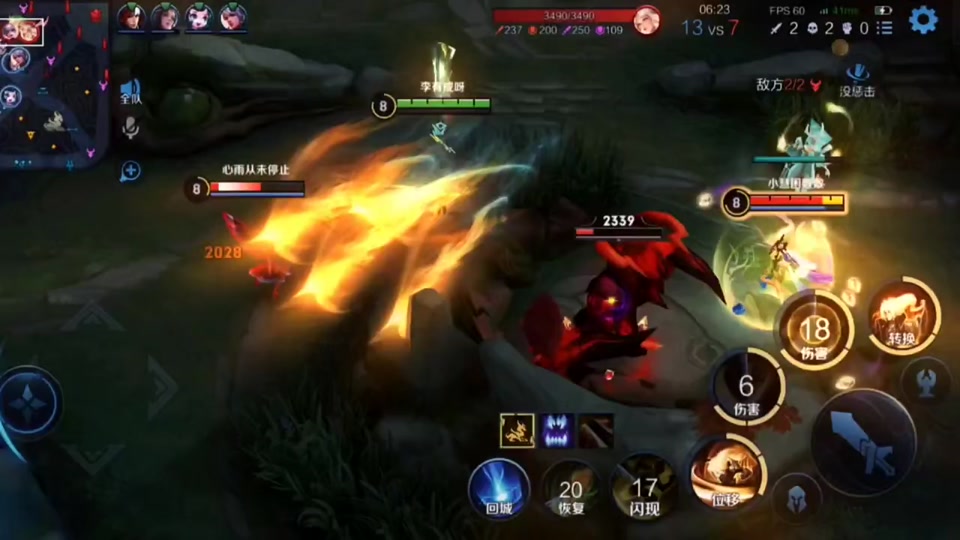Viewport: 960px width, 540px height.
Task: Activate the 伤害 skill showing cooldown 18
Action: click(x=815, y=330)
